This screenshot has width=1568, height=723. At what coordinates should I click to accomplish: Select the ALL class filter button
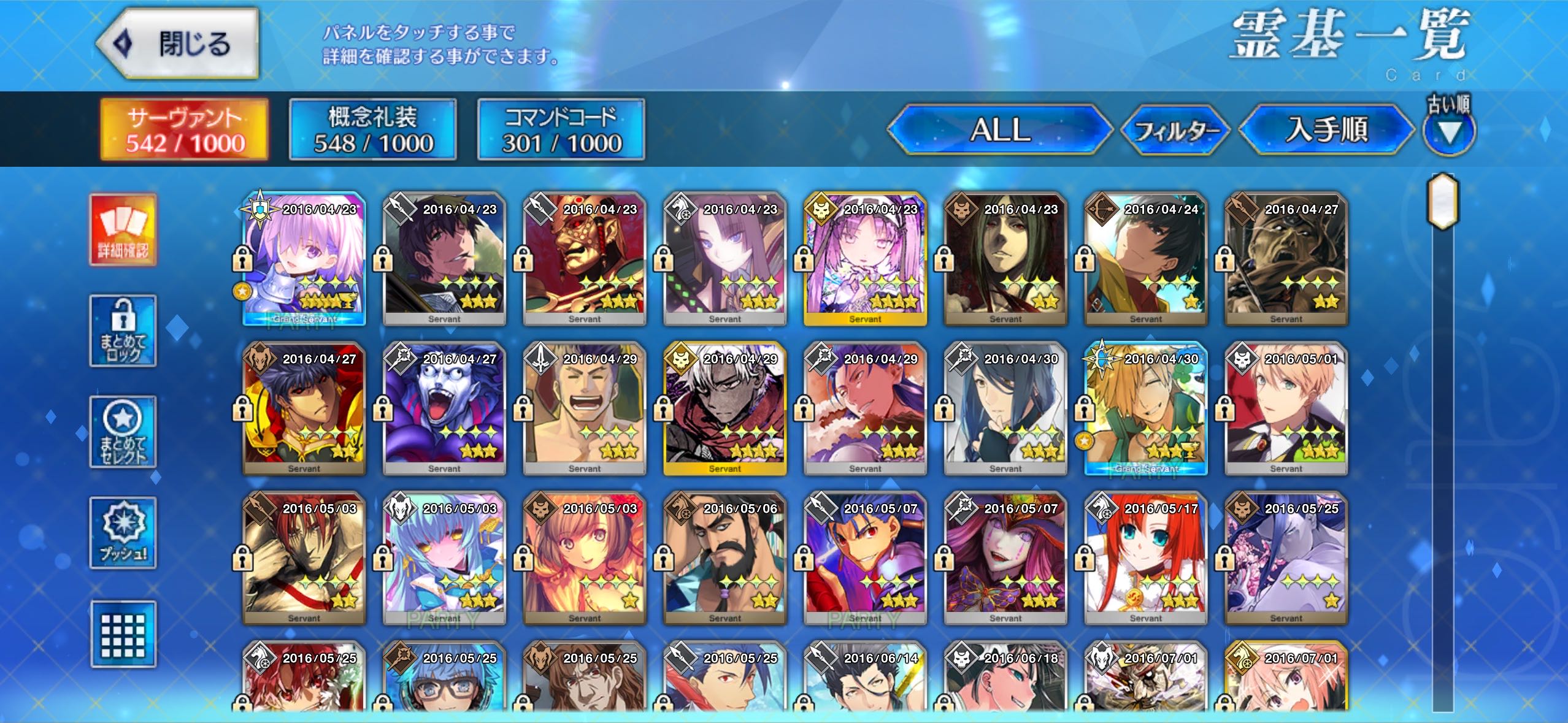pos(1000,130)
